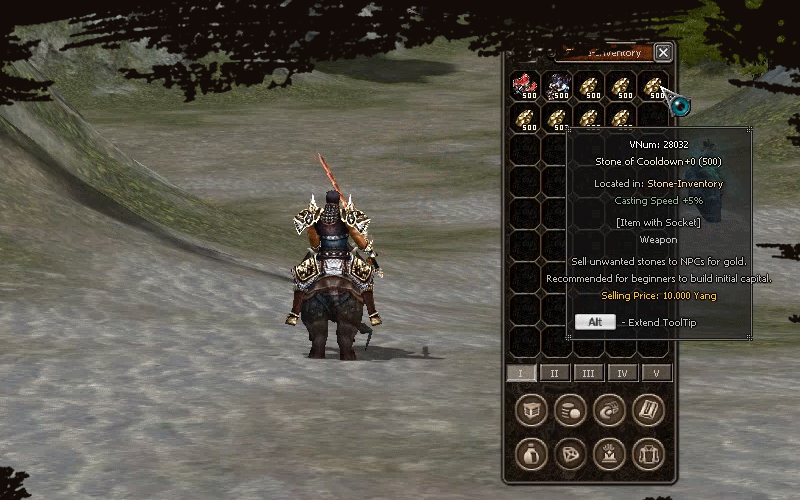
Task: Switch to inventory page I
Action: (x=521, y=373)
